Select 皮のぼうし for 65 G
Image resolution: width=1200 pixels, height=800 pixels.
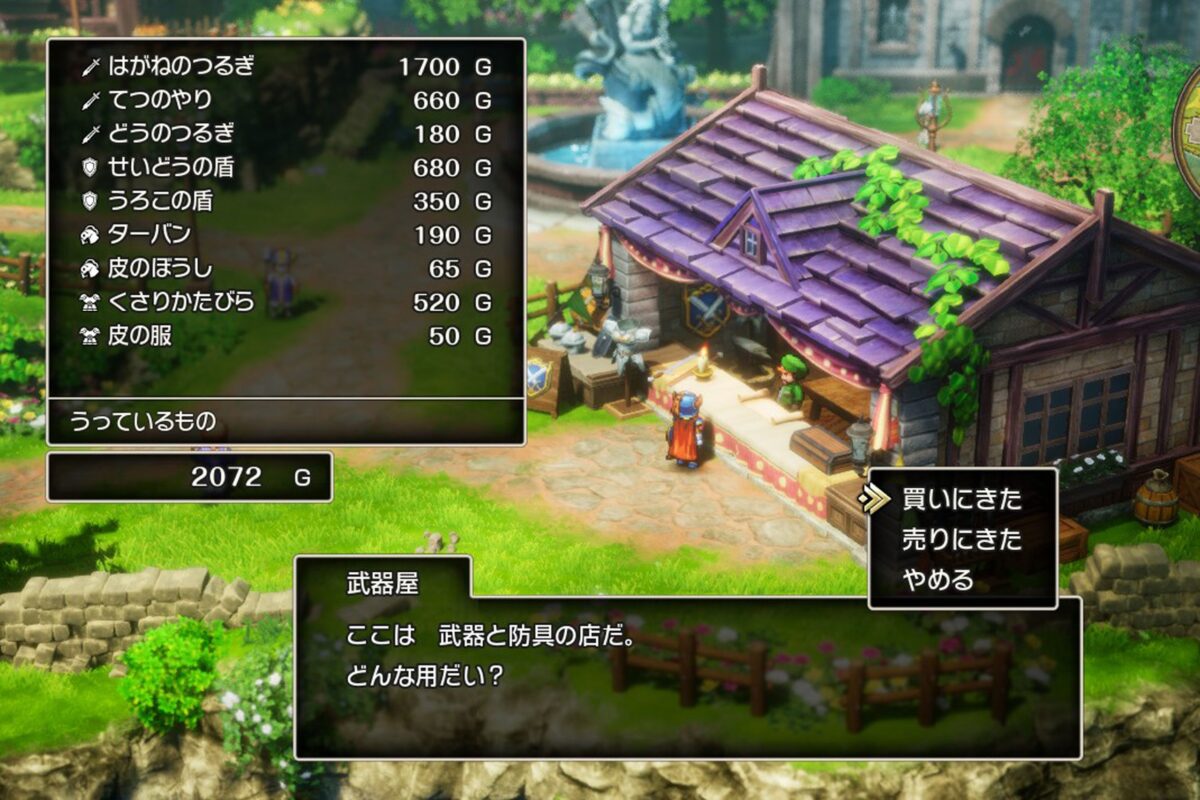(x=285, y=268)
